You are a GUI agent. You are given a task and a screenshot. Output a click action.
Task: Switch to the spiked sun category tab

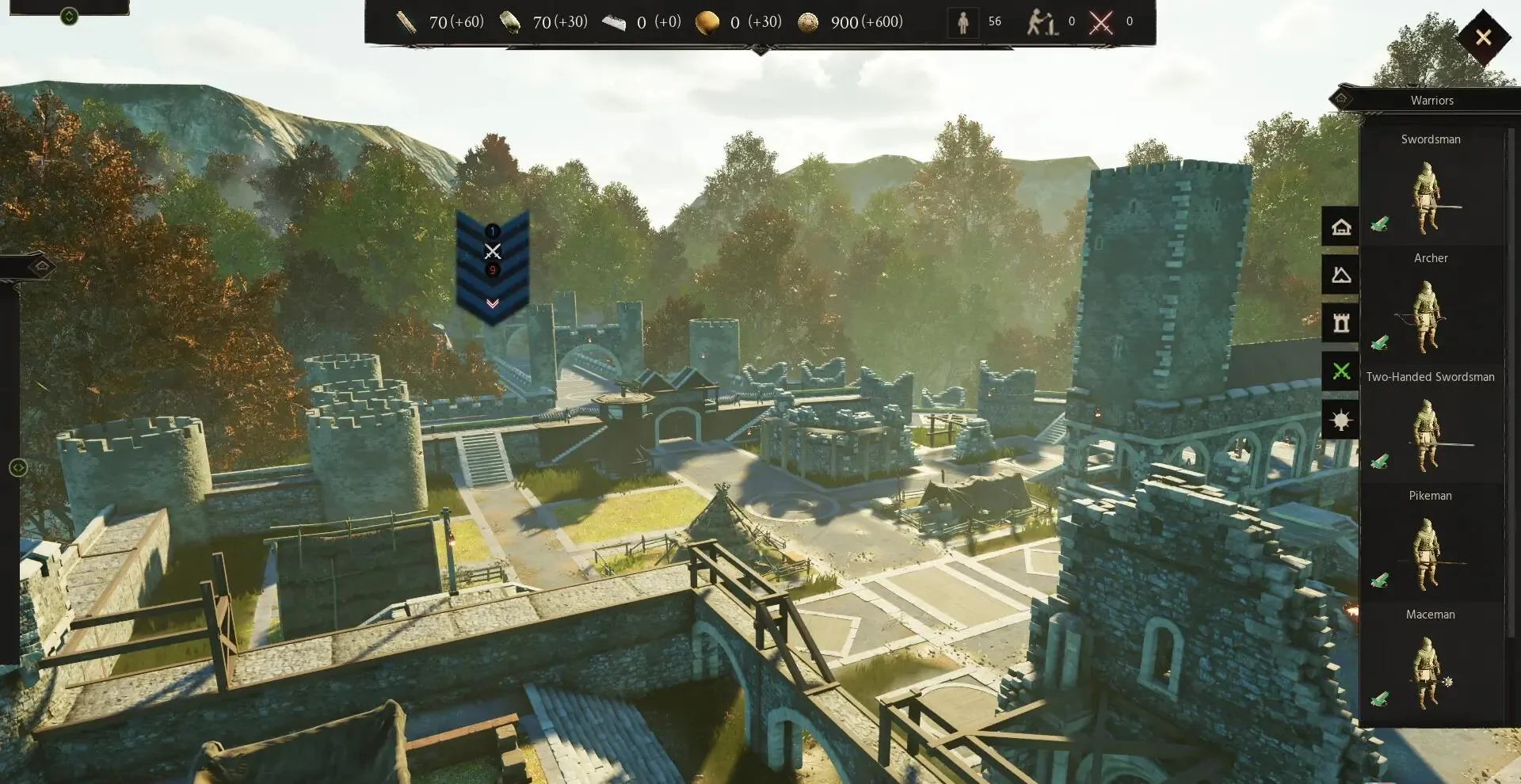pos(1340,420)
